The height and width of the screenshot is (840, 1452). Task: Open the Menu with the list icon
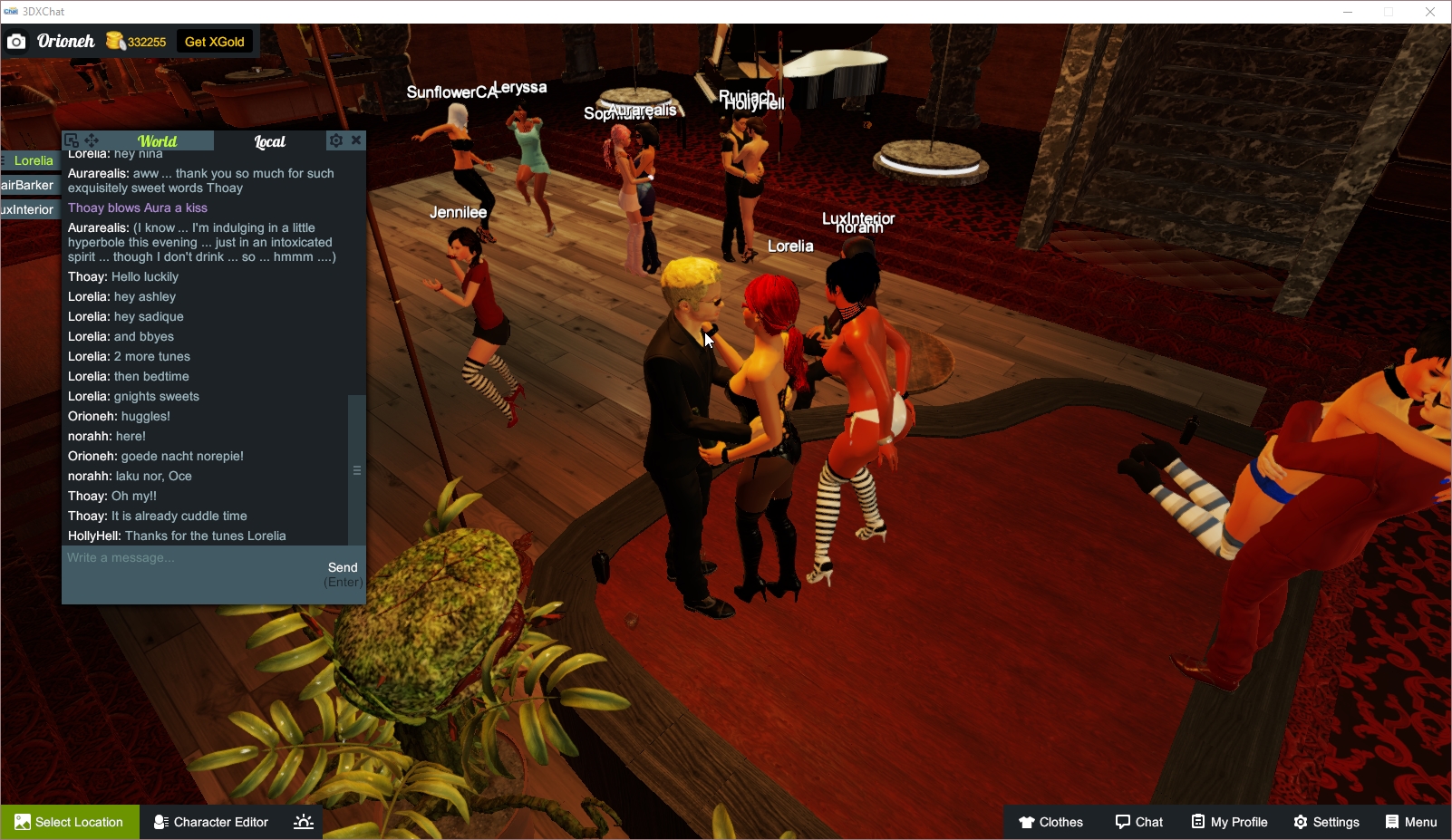(x=1389, y=822)
